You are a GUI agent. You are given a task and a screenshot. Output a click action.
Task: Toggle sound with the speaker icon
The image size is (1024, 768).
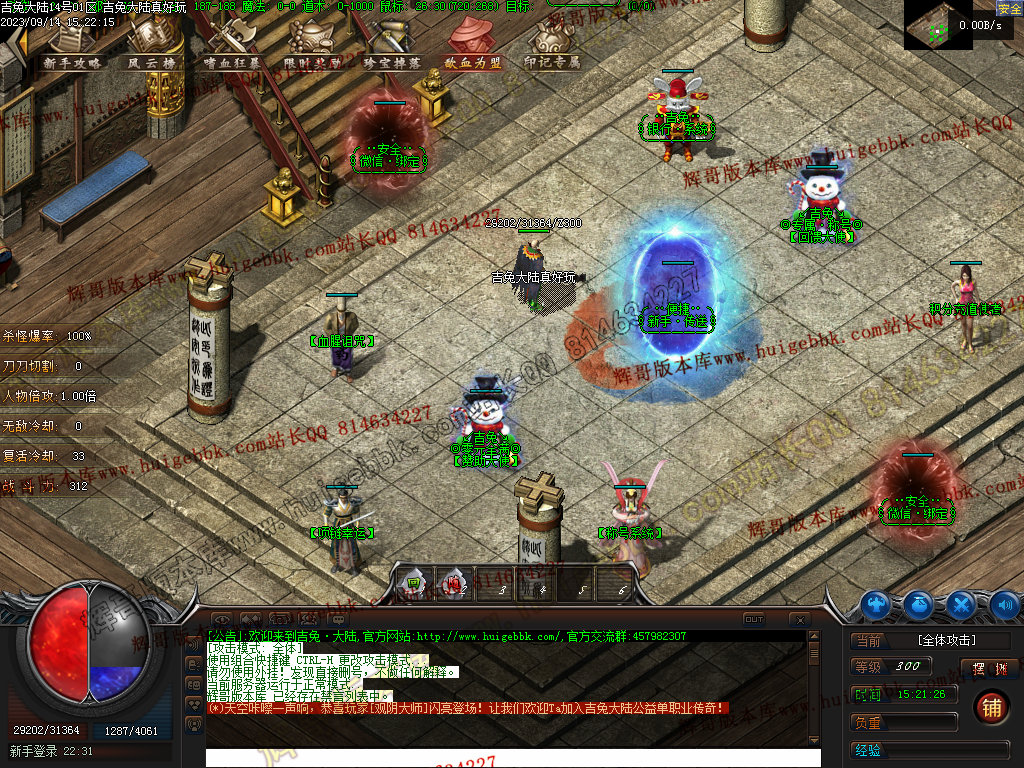coord(1003,604)
